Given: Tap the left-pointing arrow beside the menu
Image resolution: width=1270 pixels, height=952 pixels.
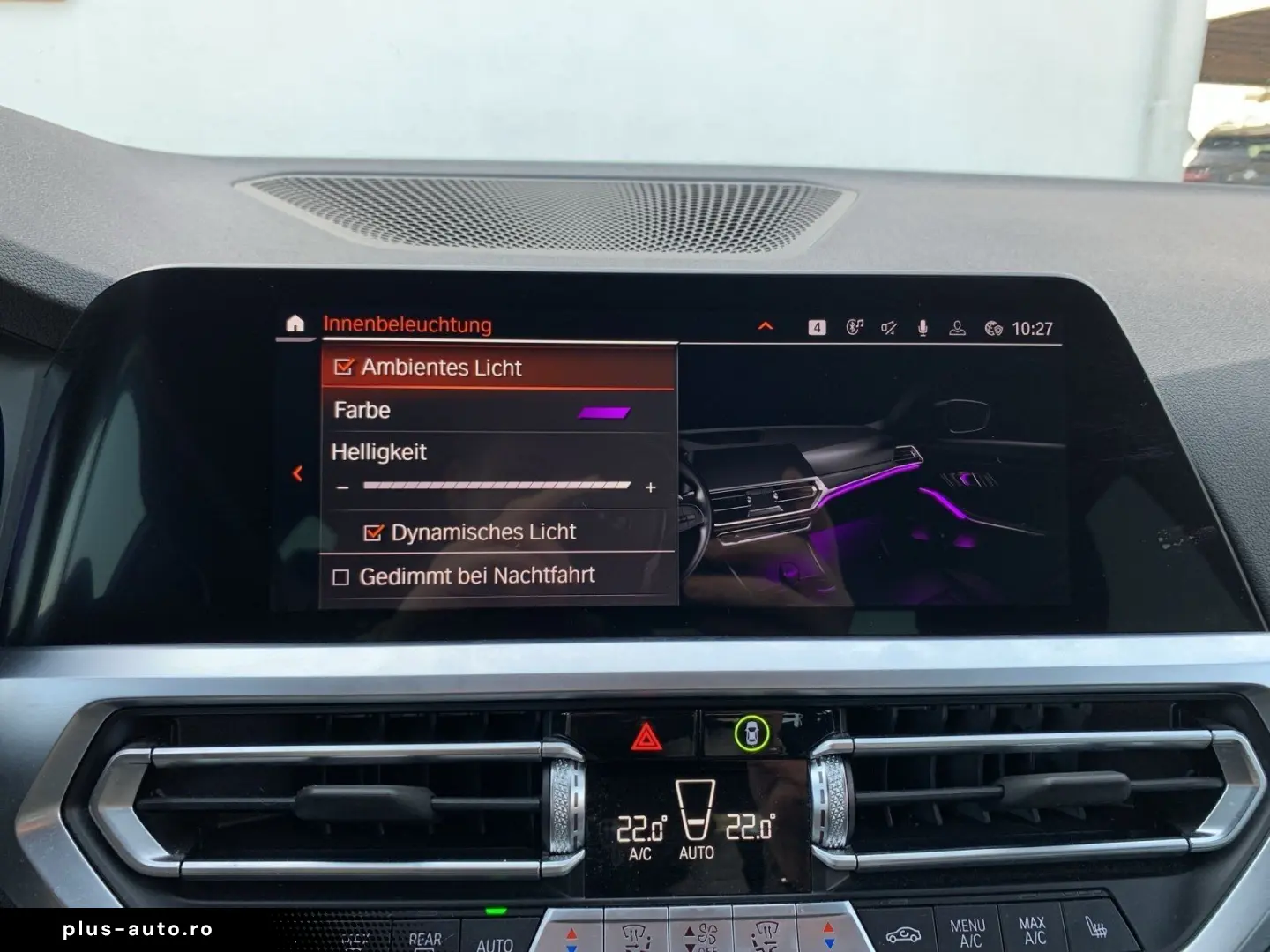Looking at the screenshot, I should point(297,473).
